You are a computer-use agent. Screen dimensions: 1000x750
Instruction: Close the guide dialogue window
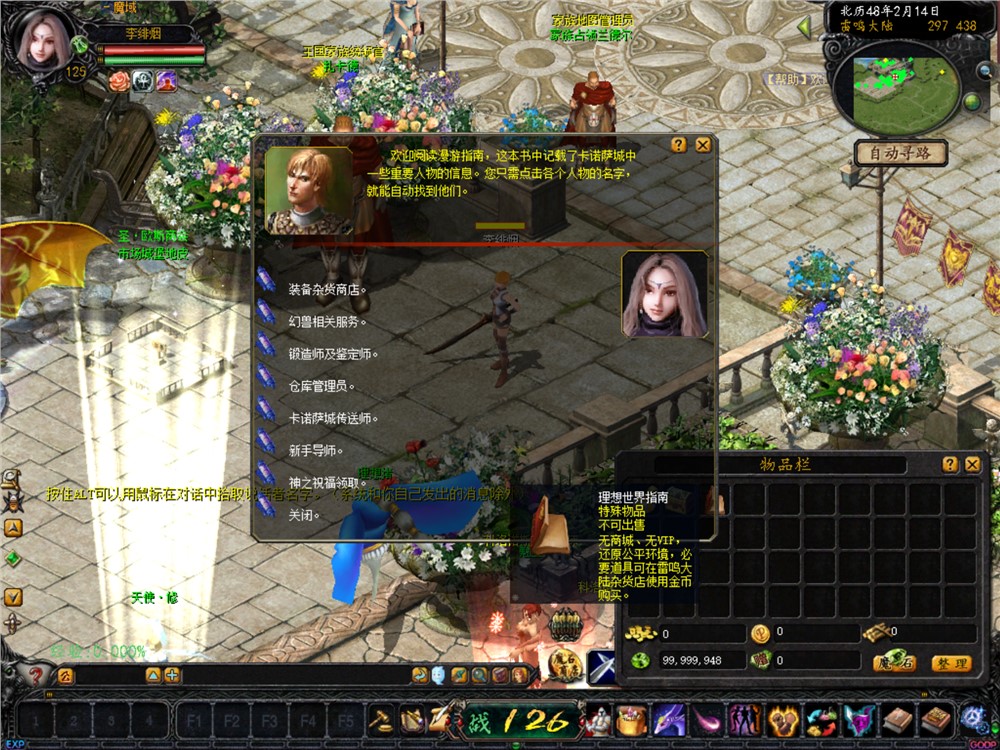[703, 145]
